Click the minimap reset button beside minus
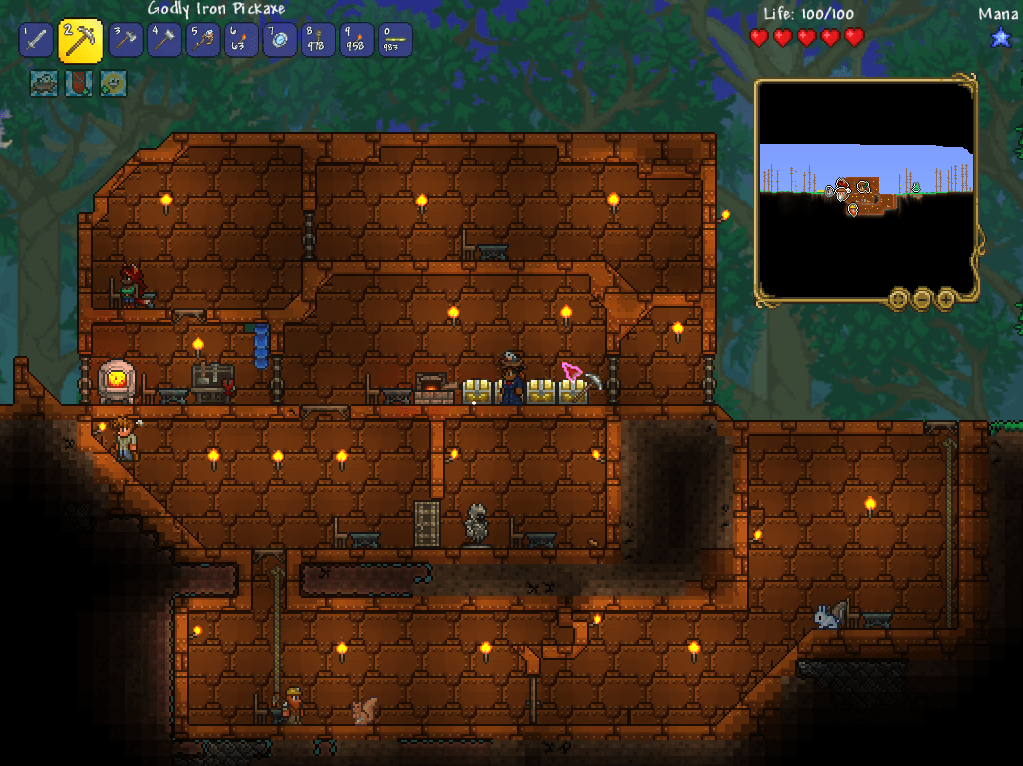Viewport: 1023px width, 766px height. [x=898, y=297]
